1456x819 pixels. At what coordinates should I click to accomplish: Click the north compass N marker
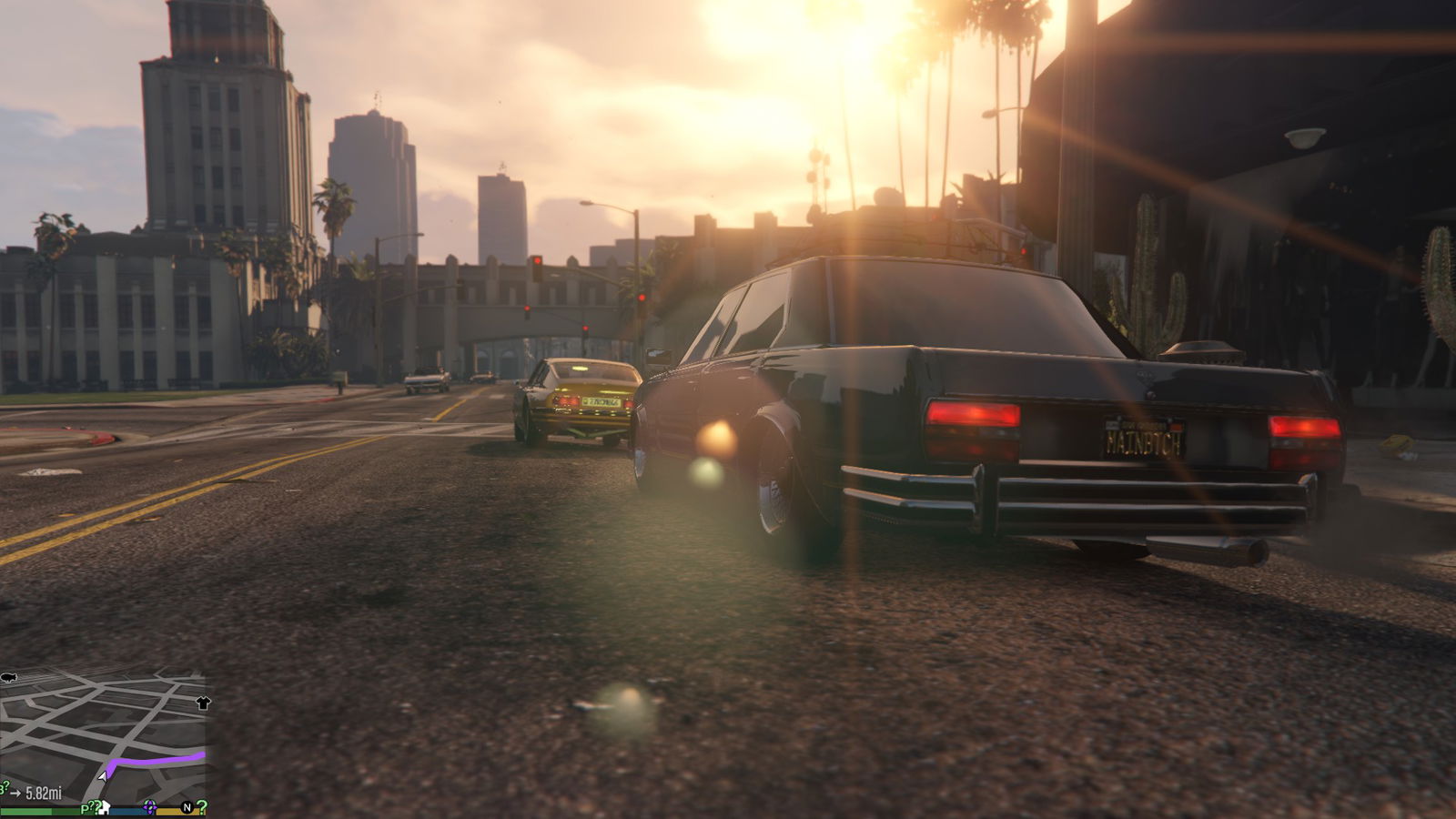pos(187,807)
